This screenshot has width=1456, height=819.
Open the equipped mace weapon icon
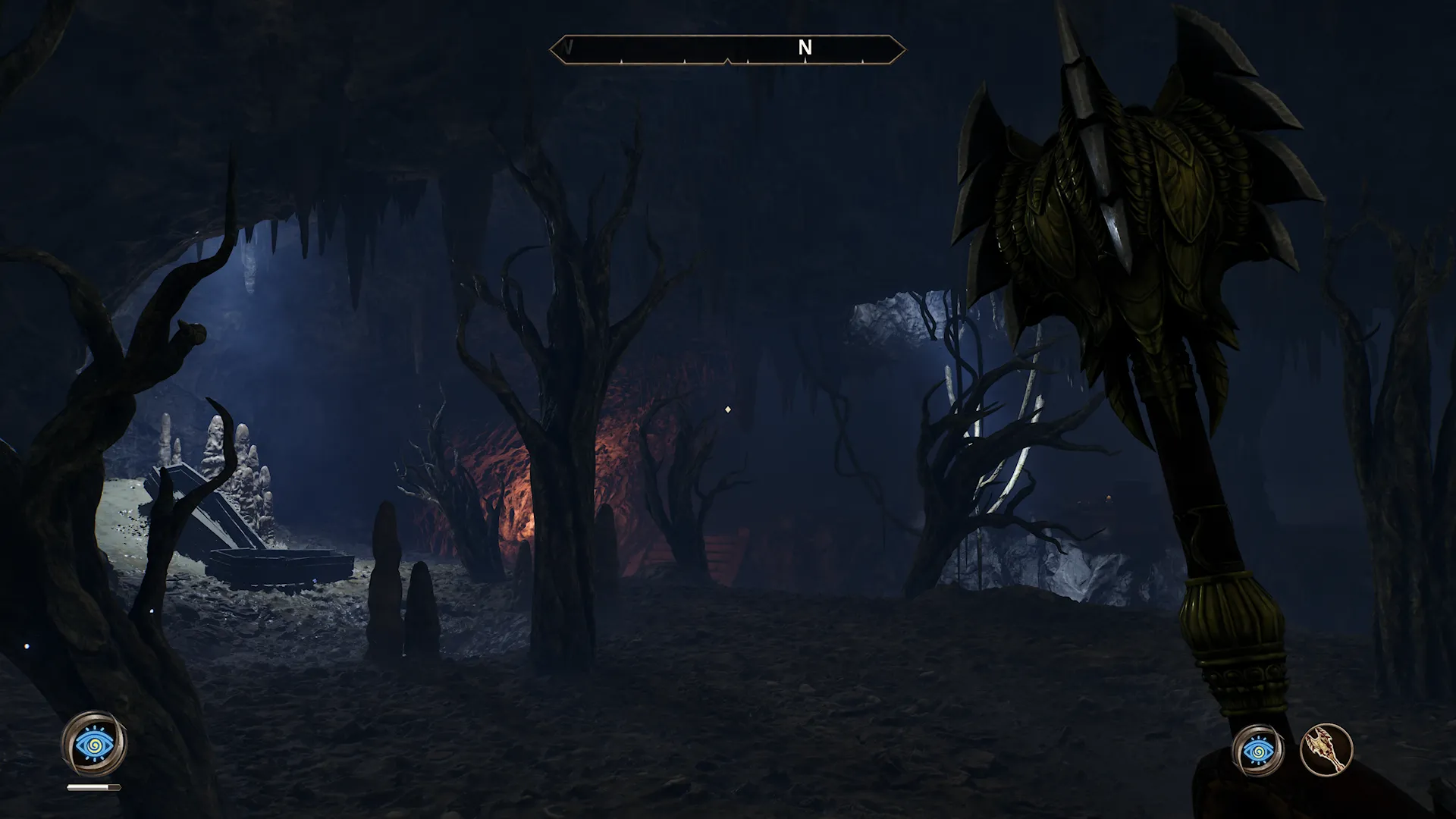[1326, 751]
